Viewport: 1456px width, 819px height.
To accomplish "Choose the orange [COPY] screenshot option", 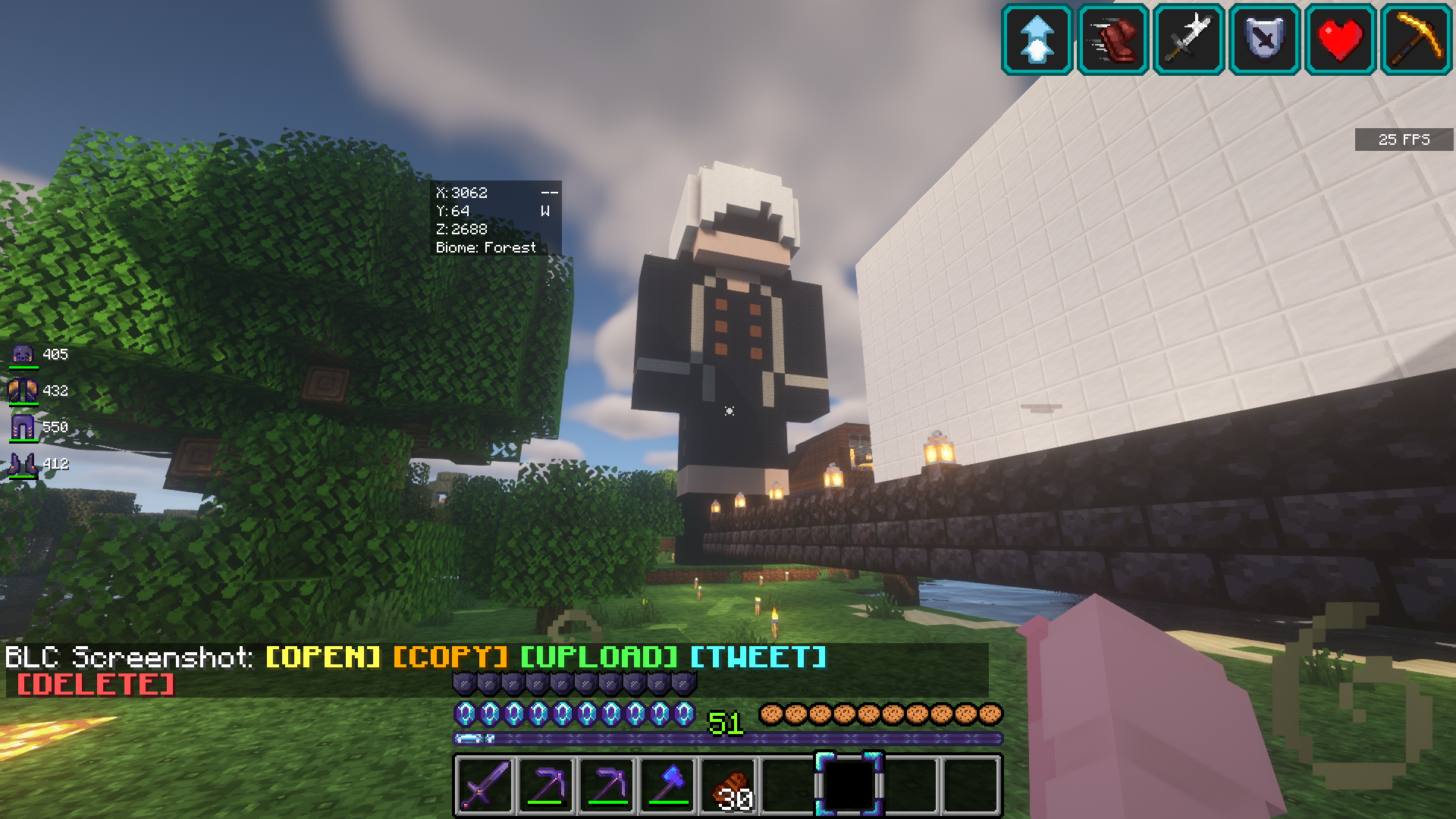I will pos(450,657).
